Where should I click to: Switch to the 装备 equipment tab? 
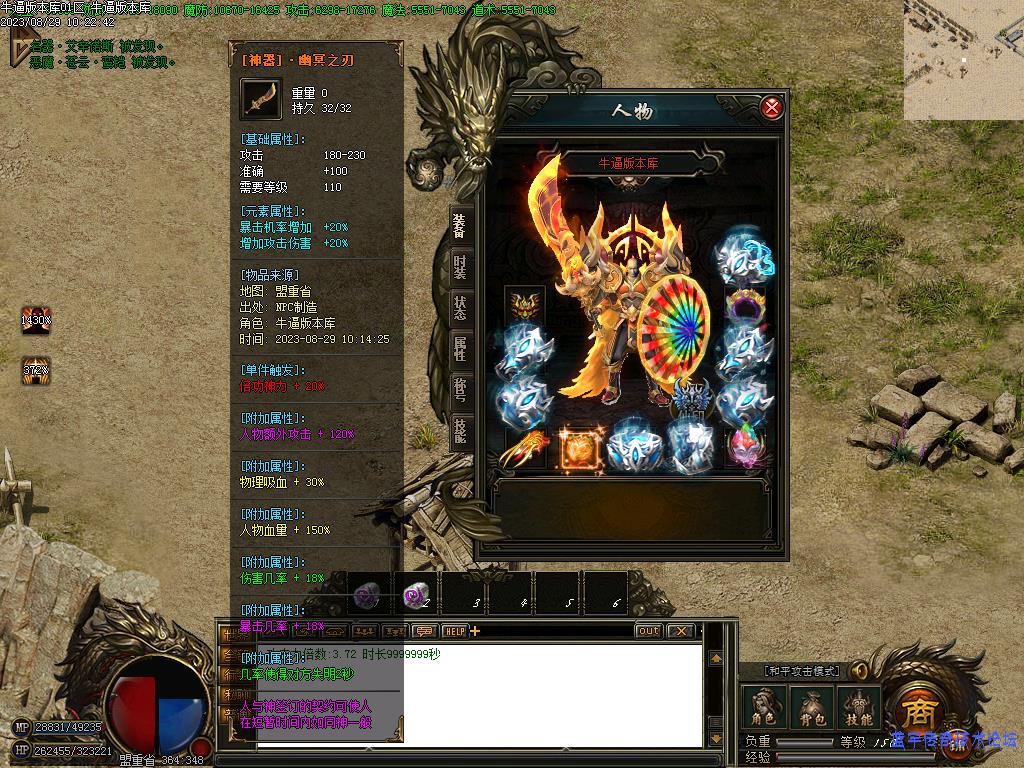coord(459,225)
